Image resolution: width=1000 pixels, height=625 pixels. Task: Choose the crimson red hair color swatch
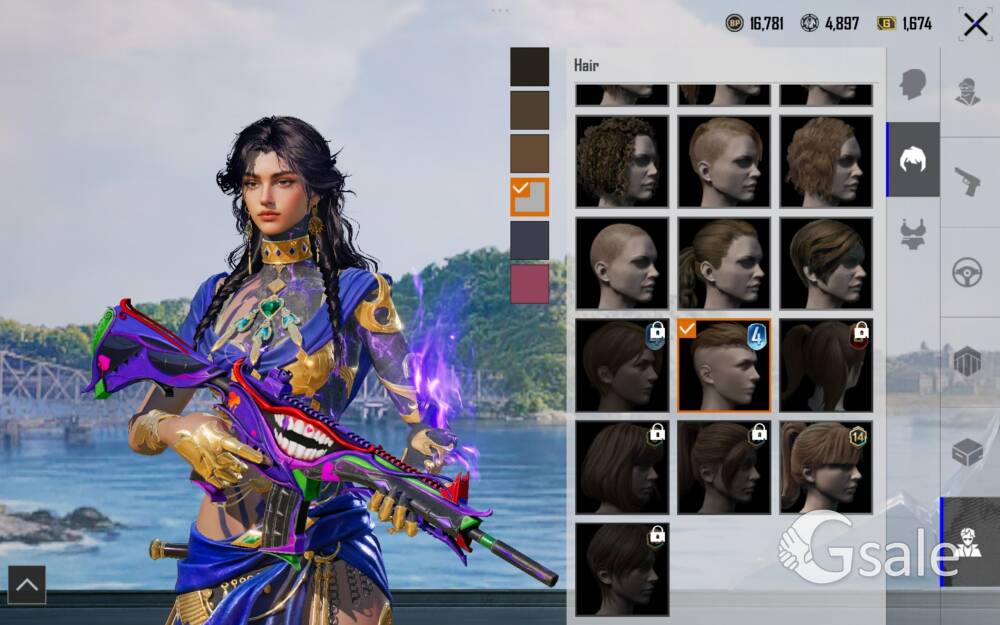click(529, 283)
